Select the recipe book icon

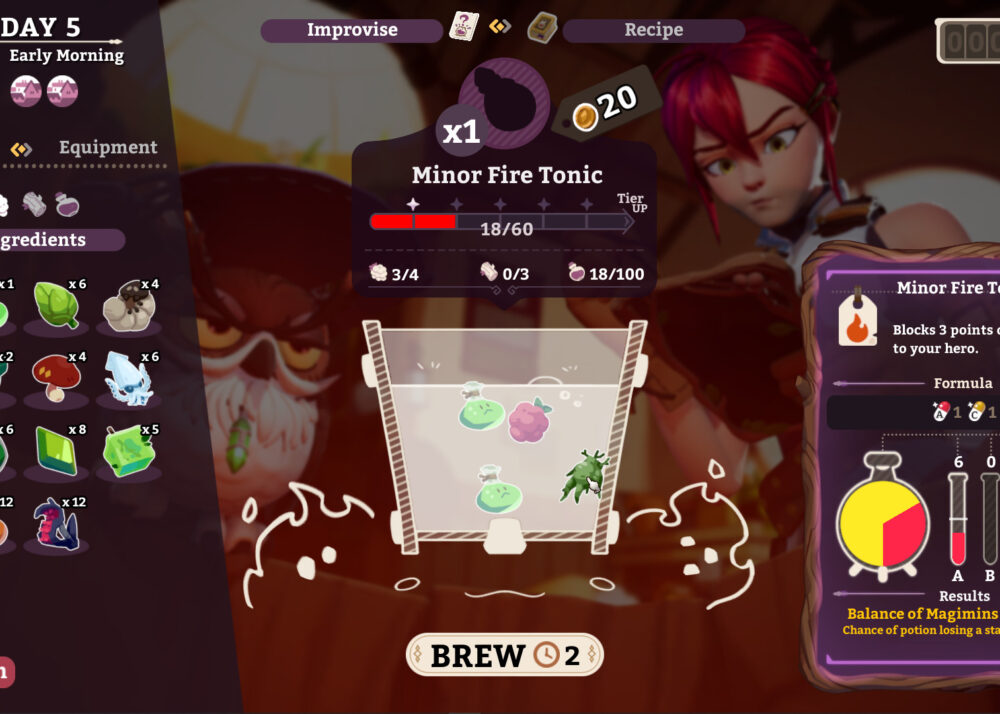click(543, 25)
